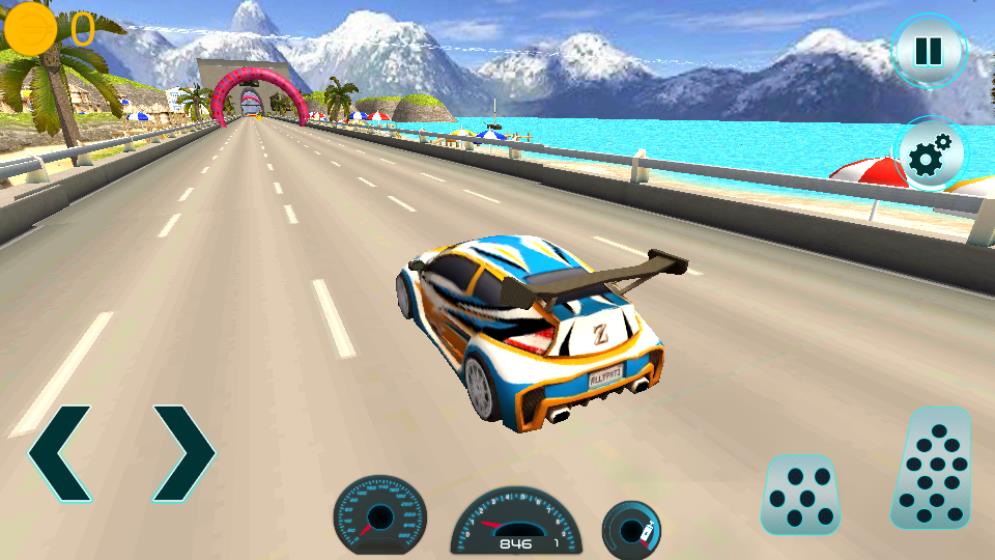This screenshot has height=560, width=995.
Task: Steer right with the right arrow
Action: (183, 453)
